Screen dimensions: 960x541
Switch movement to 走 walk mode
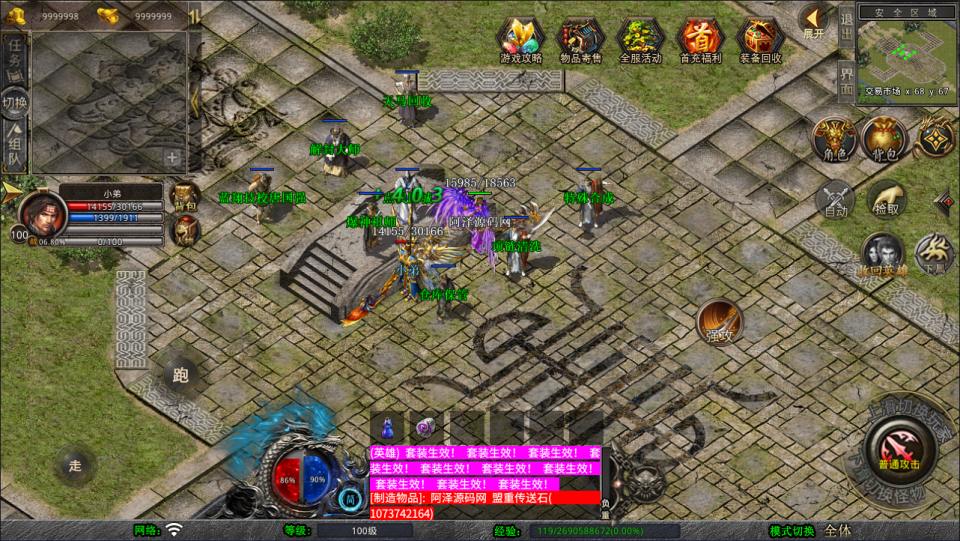75,464
